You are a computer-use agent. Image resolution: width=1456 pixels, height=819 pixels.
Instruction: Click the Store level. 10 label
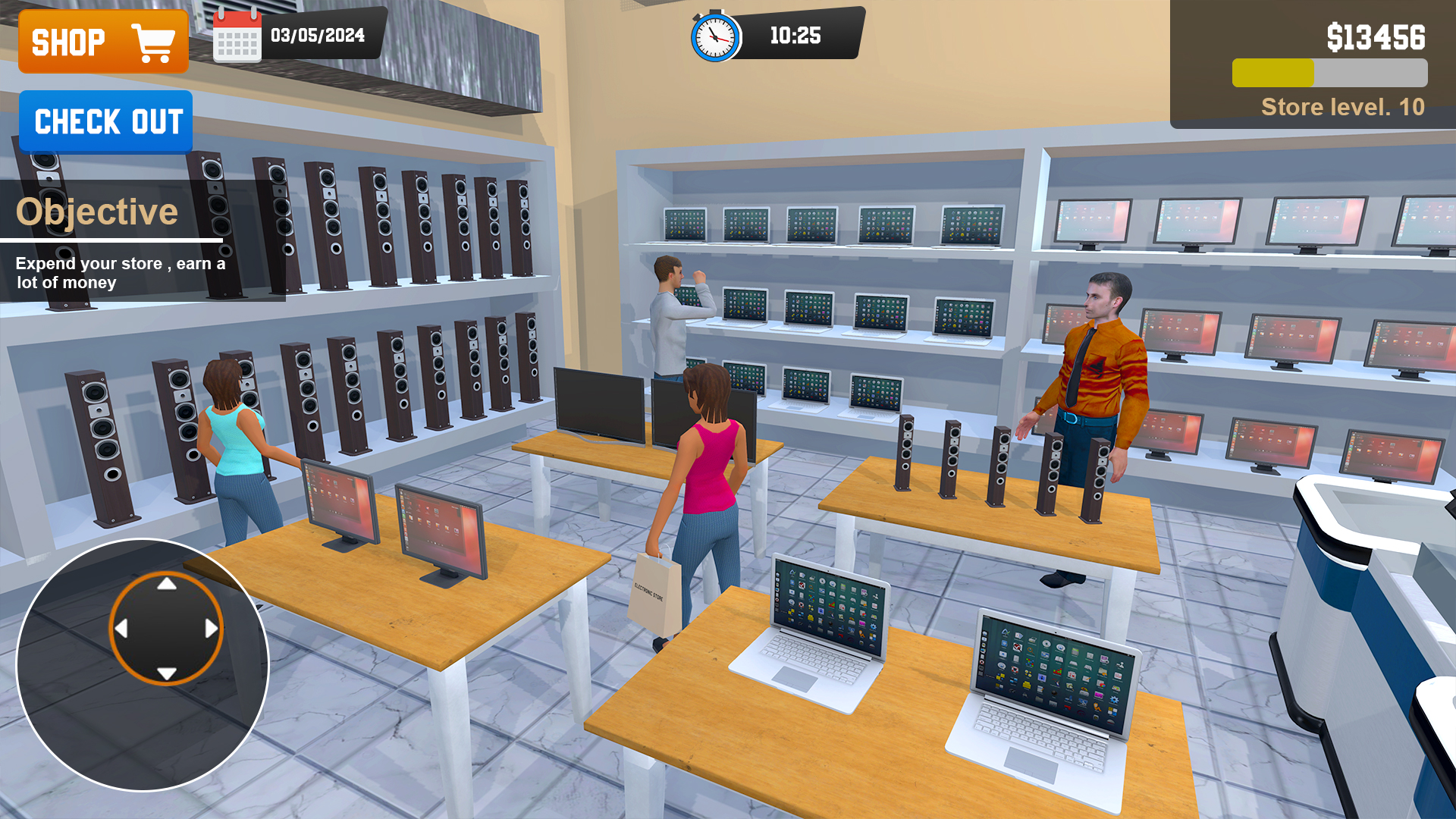(1344, 107)
